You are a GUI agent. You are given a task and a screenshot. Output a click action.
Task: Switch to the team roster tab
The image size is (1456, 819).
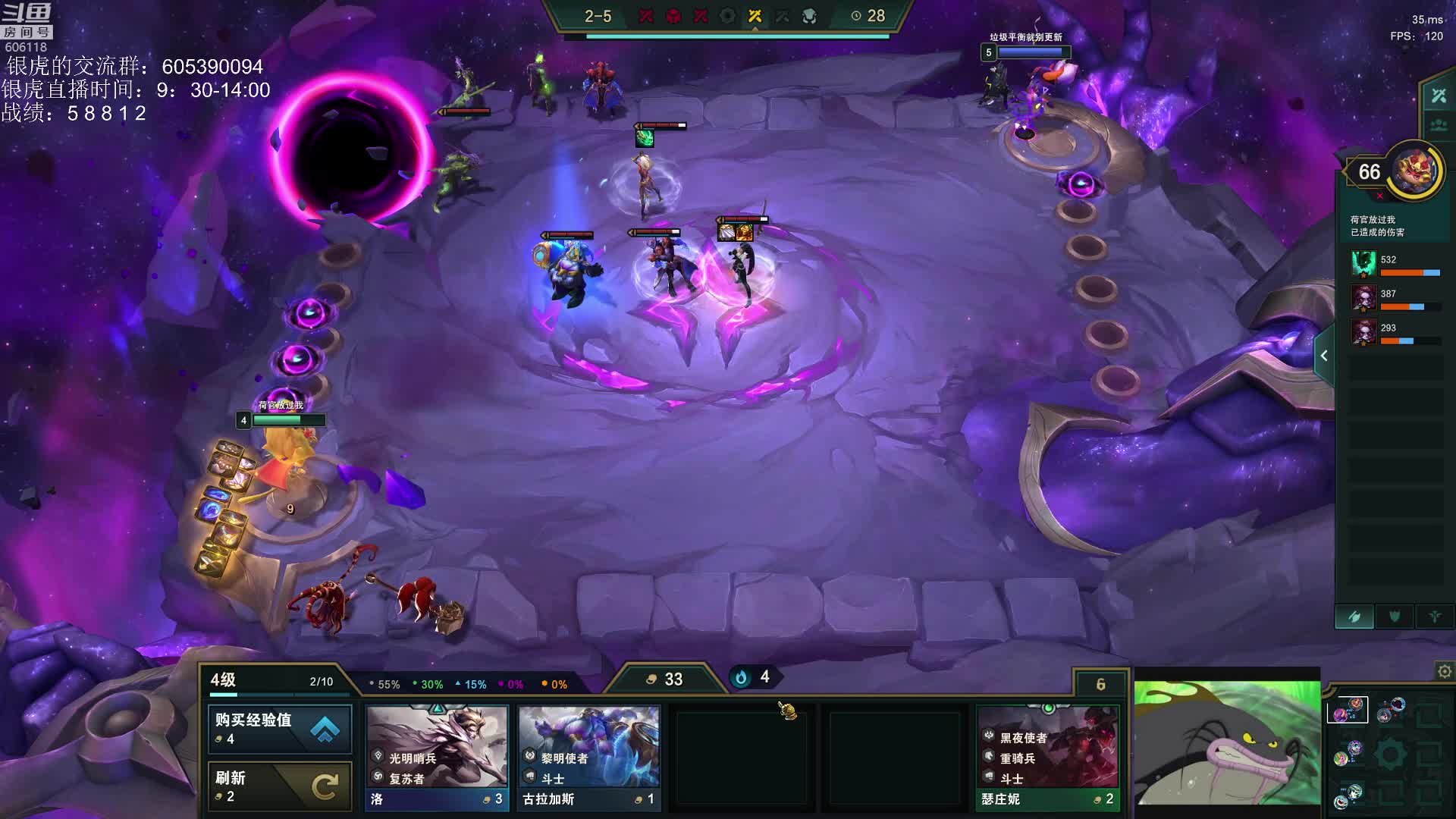coord(1438,125)
